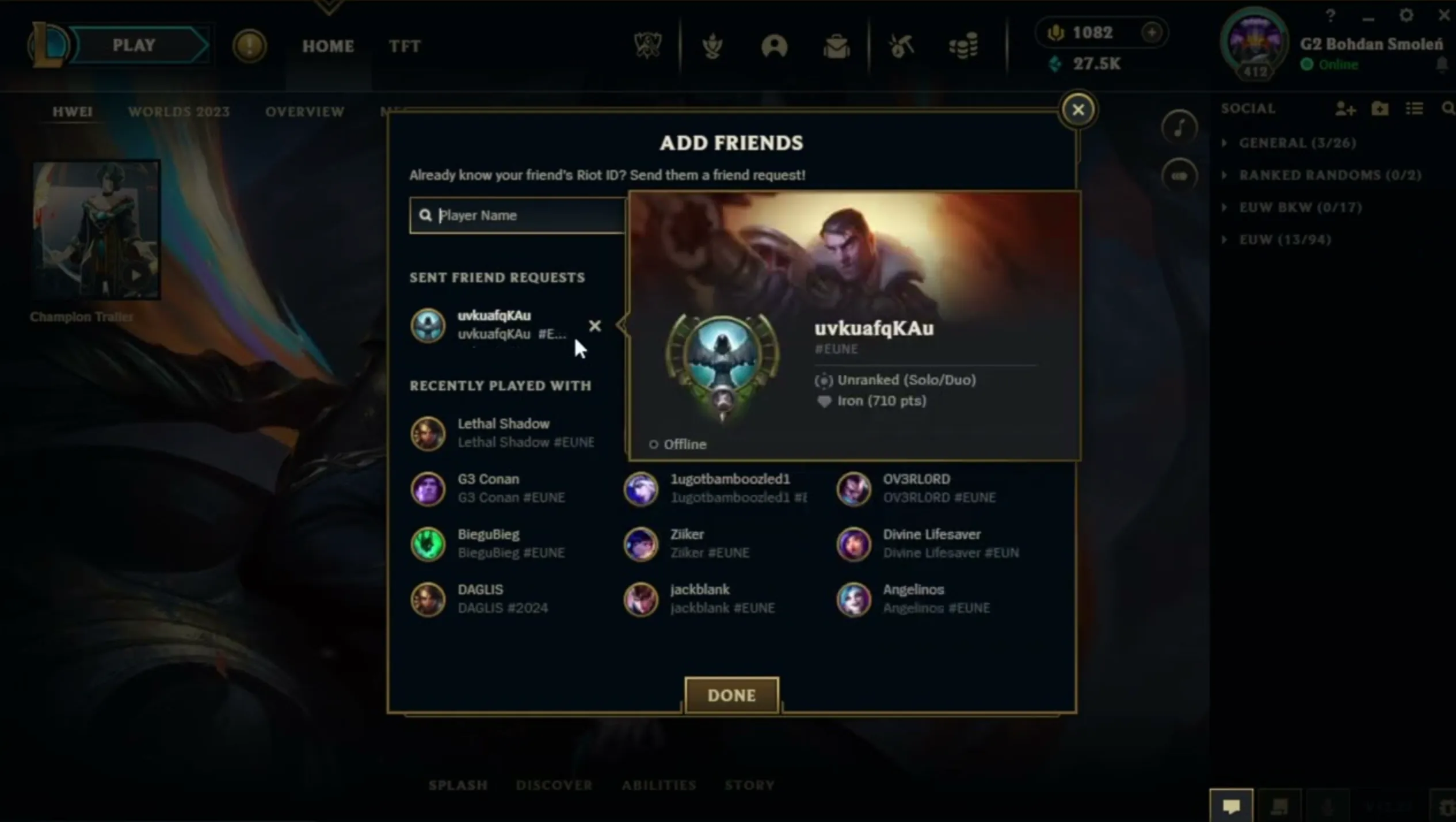Open the WORLDS 2023 tab
This screenshot has height=822, width=1456.
(x=179, y=111)
